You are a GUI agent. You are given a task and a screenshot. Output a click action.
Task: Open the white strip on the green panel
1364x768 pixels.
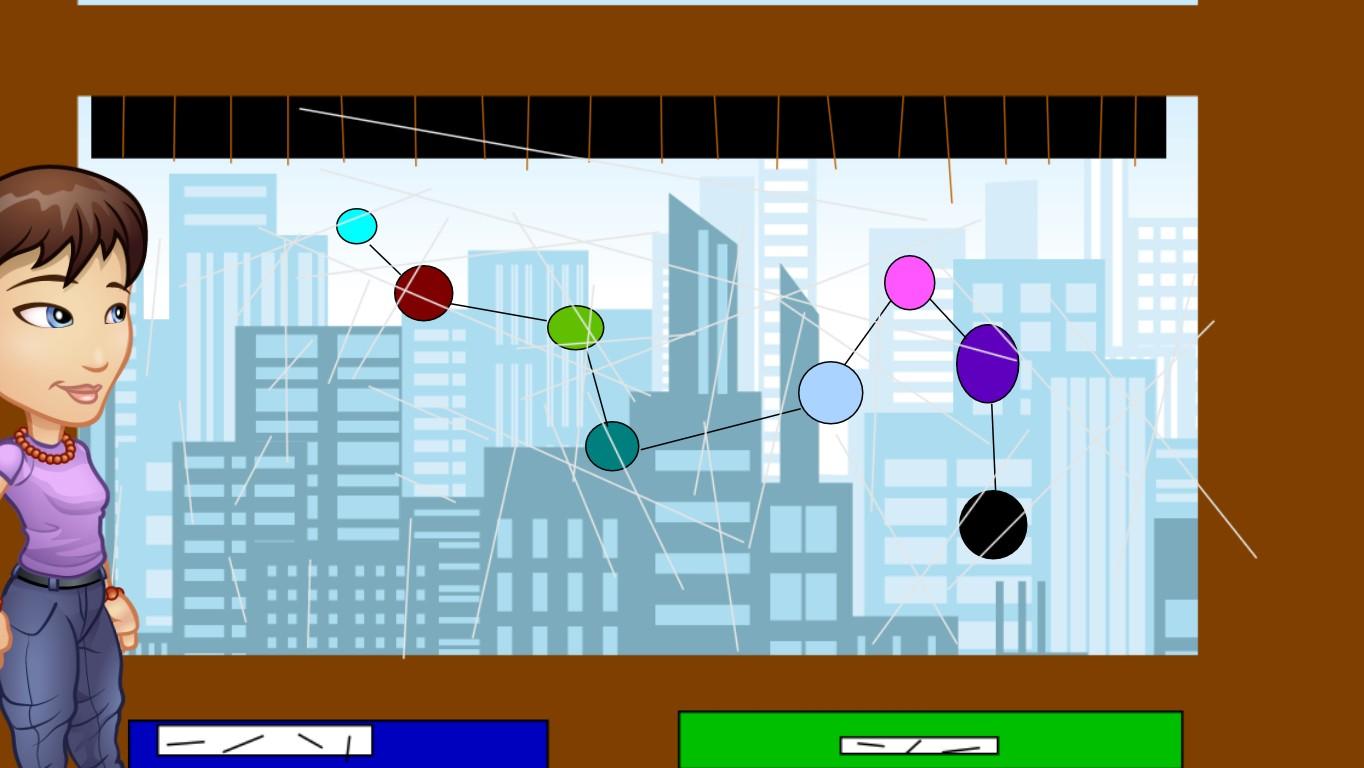click(x=918, y=744)
